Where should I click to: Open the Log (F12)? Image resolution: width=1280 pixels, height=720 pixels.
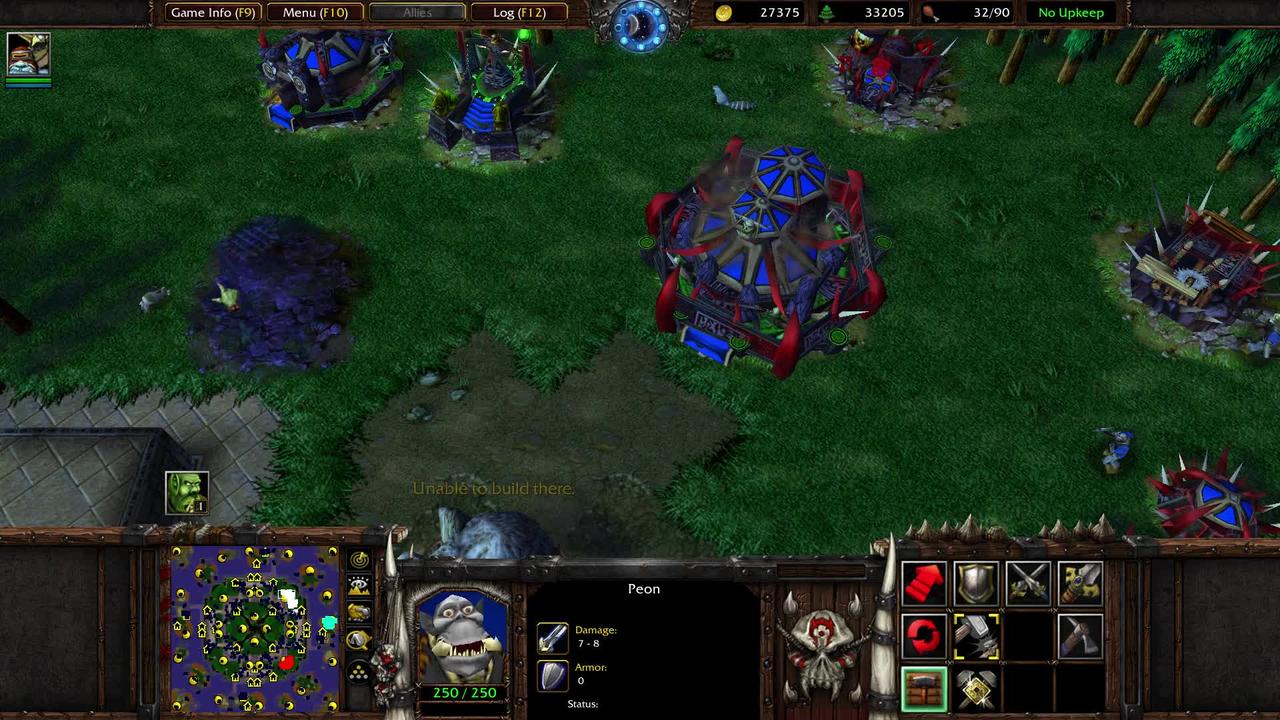pyautogui.click(x=519, y=12)
